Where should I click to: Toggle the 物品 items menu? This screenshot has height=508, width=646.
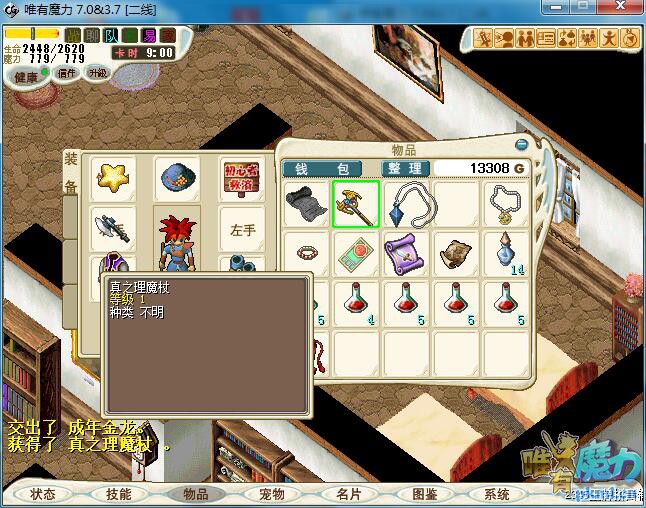pyautogui.click(x=195, y=494)
